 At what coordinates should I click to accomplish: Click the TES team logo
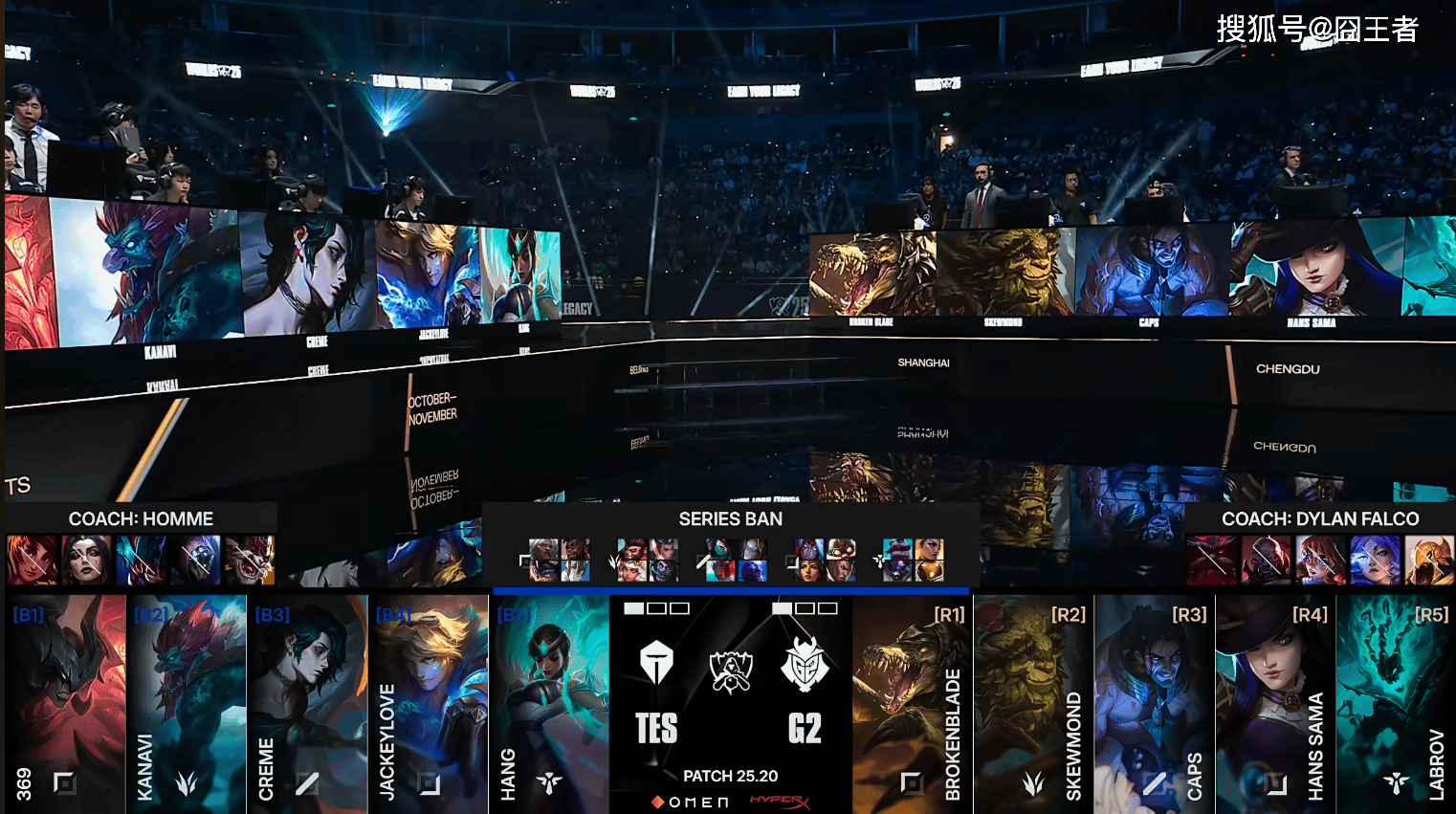(x=656, y=663)
